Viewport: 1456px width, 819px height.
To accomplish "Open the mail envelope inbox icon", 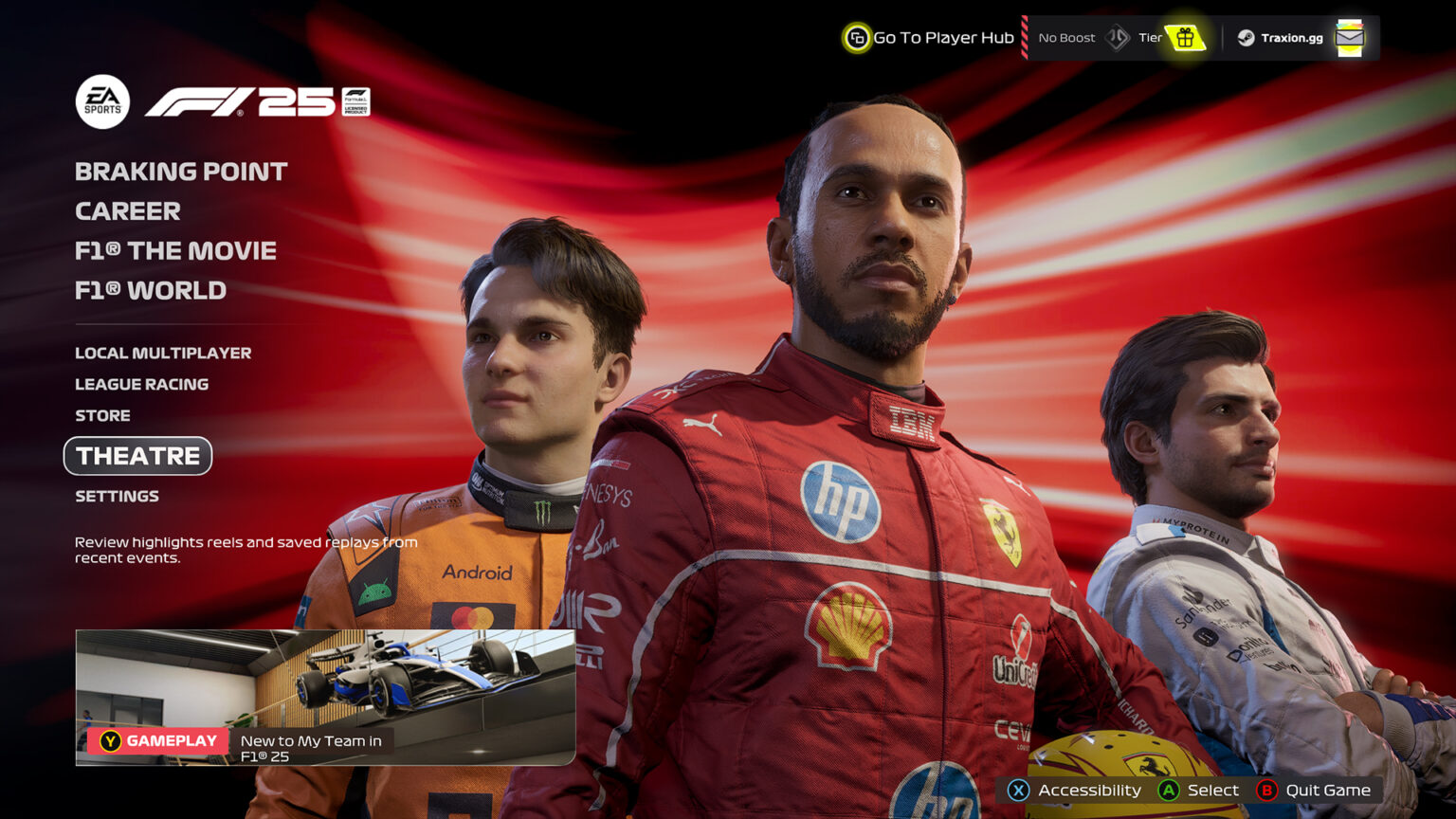I will pyautogui.click(x=1349, y=38).
